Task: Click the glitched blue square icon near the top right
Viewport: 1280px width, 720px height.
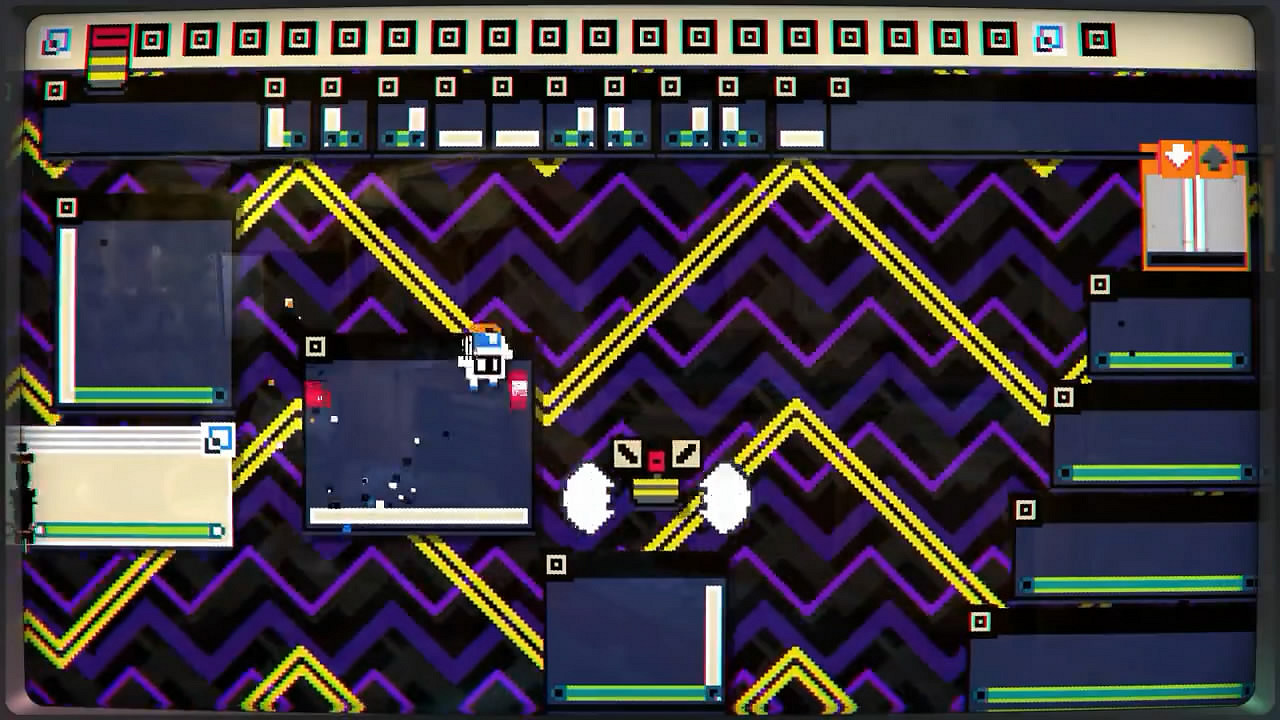Action: click(1046, 40)
